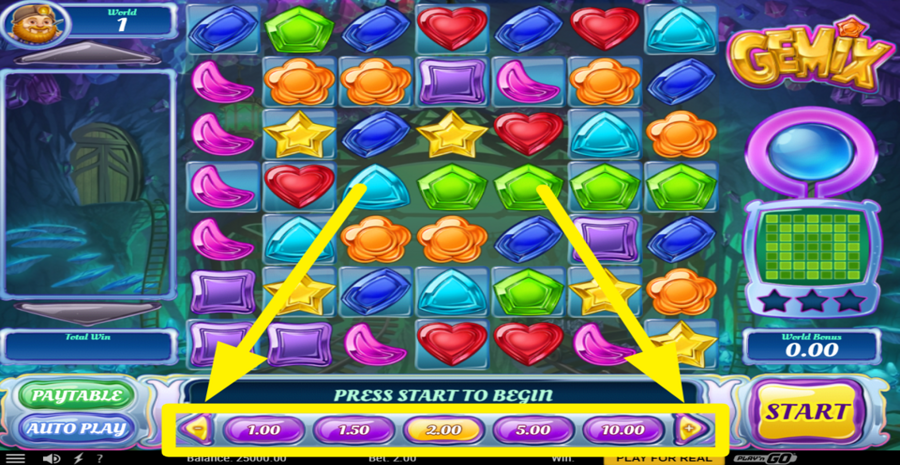Open the hamburger menu in the bottom bar
The image size is (900, 465).
pos(15,459)
